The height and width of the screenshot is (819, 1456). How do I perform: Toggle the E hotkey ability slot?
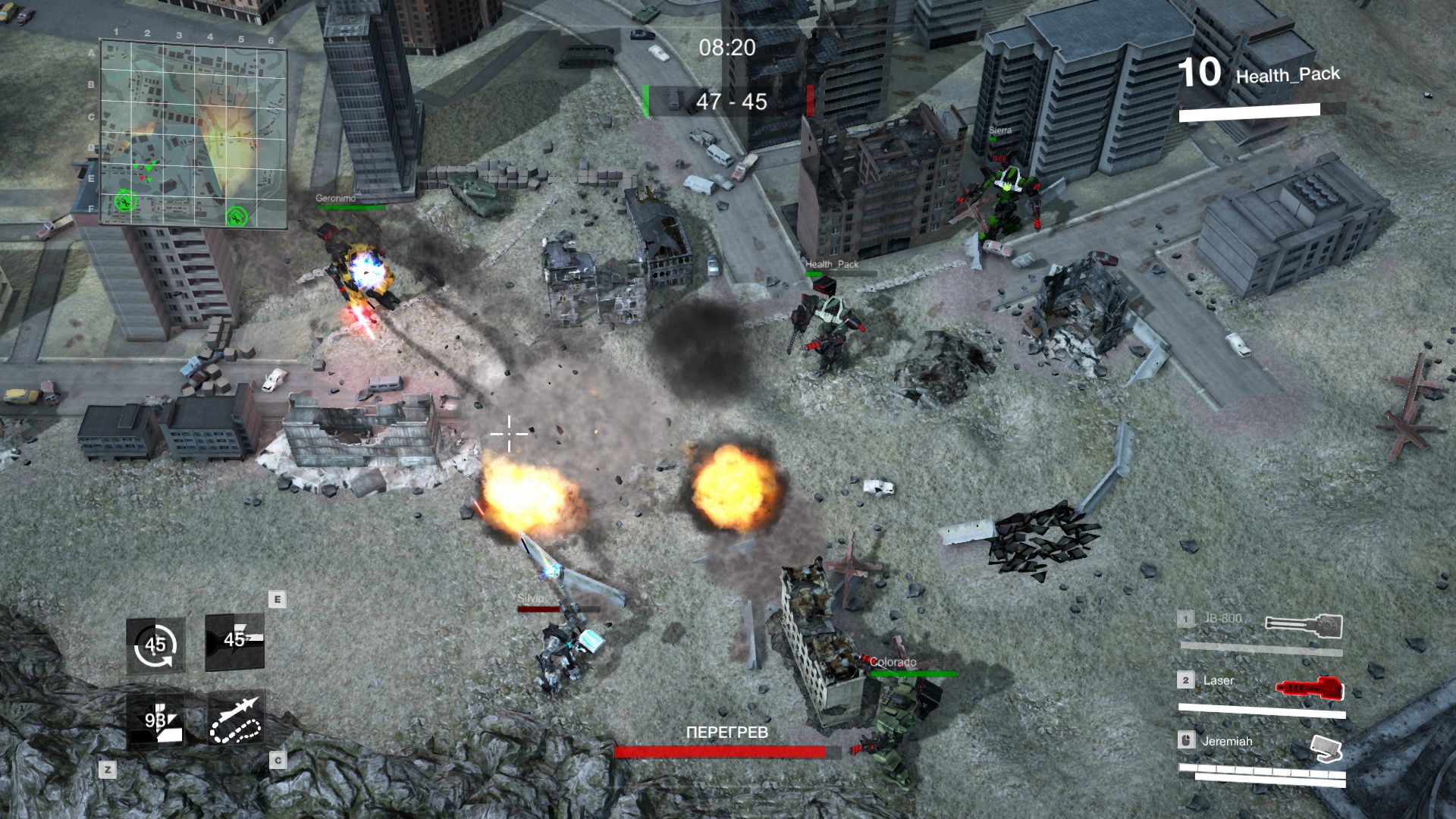coord(276,599)
